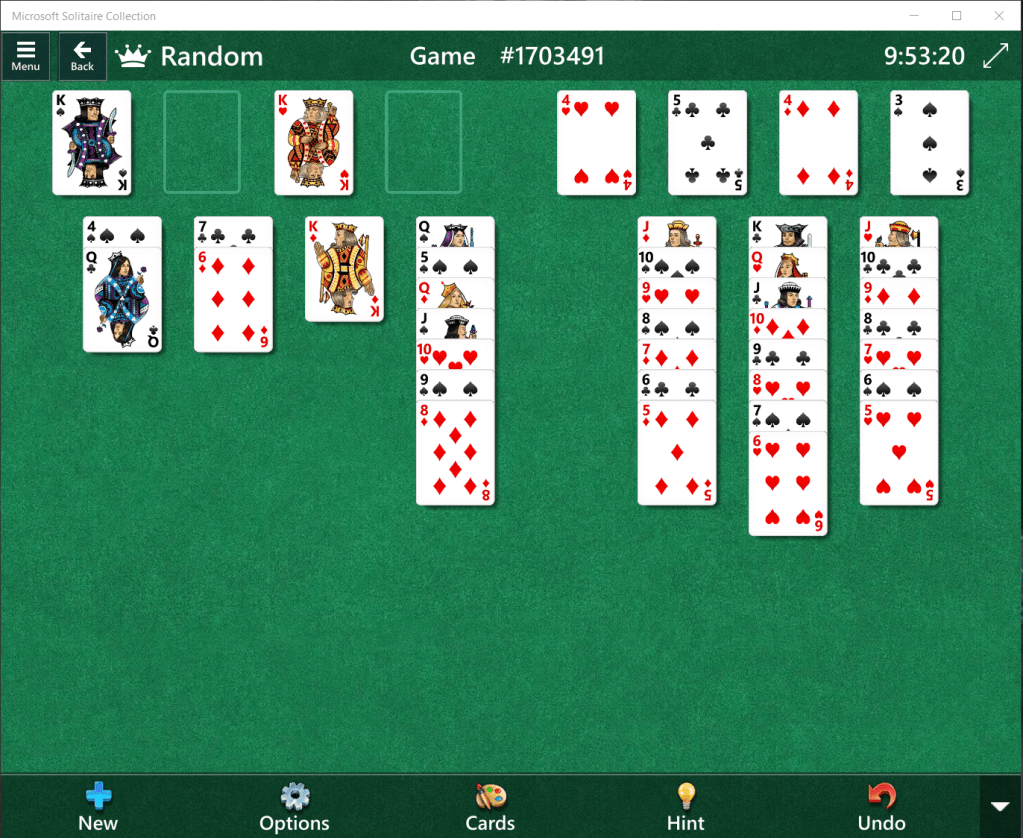Choose the 8 of Diamonds tableau card
1023x838 pixels.
pos(455,452)
